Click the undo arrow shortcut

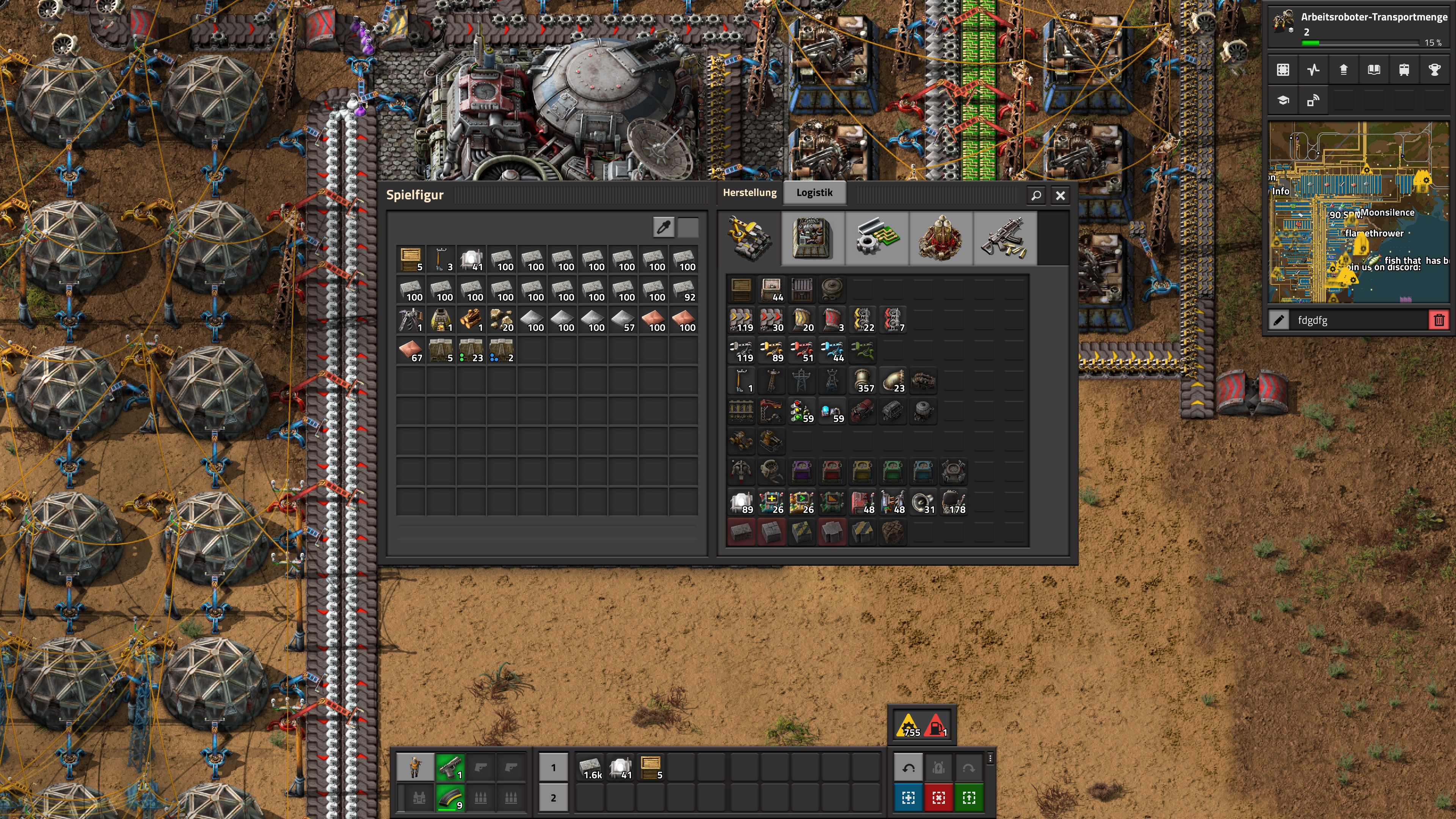click(908, 767)
